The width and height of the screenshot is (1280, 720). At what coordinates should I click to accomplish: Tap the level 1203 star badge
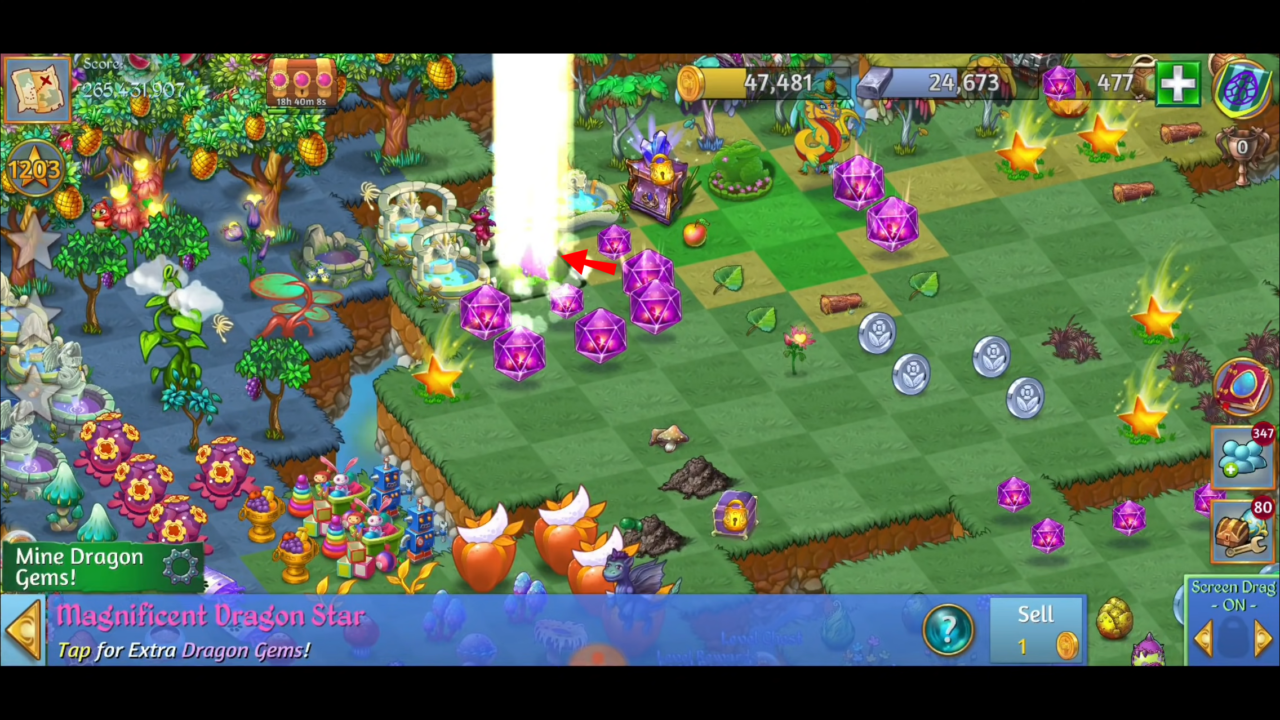click(35, 168)
